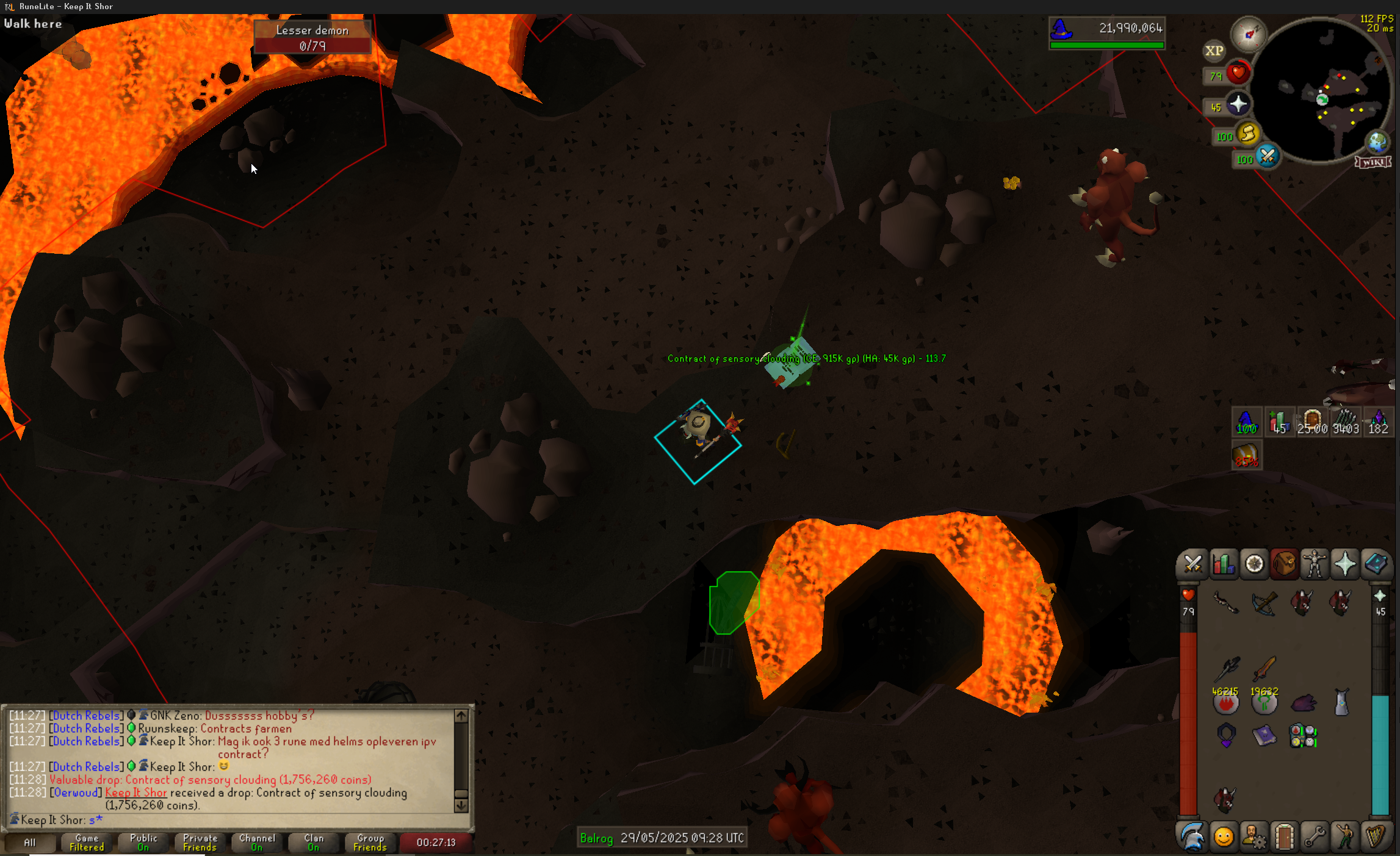Open the Combat Options tab
The width and height of the screenshot is (1400, 856).
1193,564
